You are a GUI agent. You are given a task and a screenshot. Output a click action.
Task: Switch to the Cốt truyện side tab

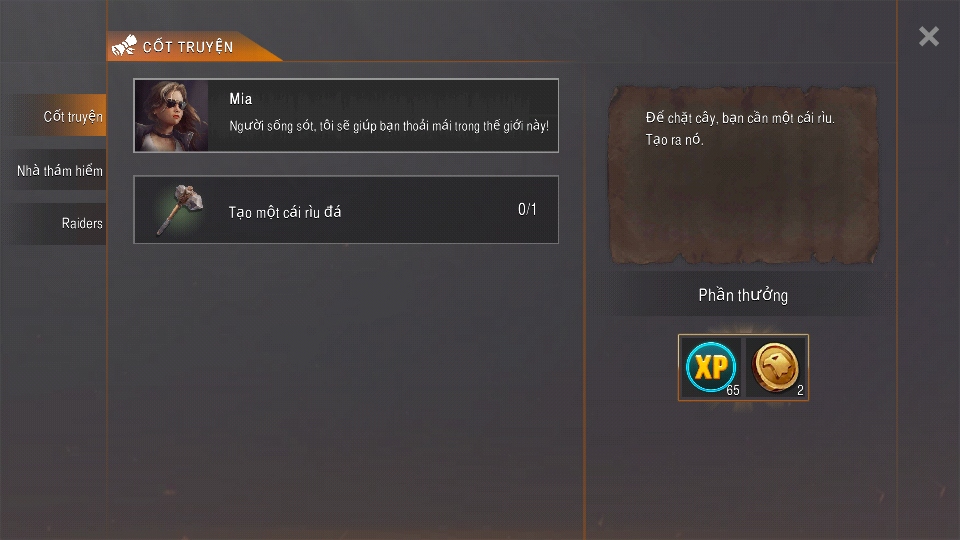[x=60, y=116]
